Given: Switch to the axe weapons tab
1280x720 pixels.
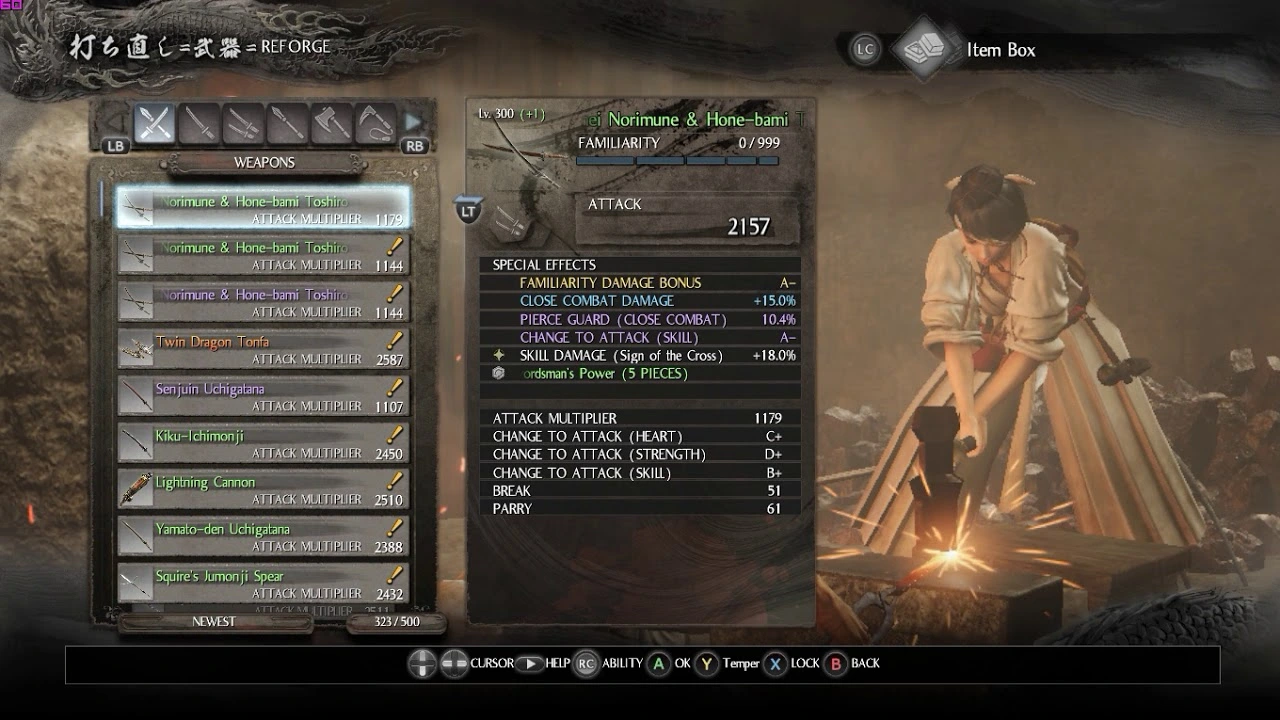Looking at the screenshot, I should click(x=331, y=123).
